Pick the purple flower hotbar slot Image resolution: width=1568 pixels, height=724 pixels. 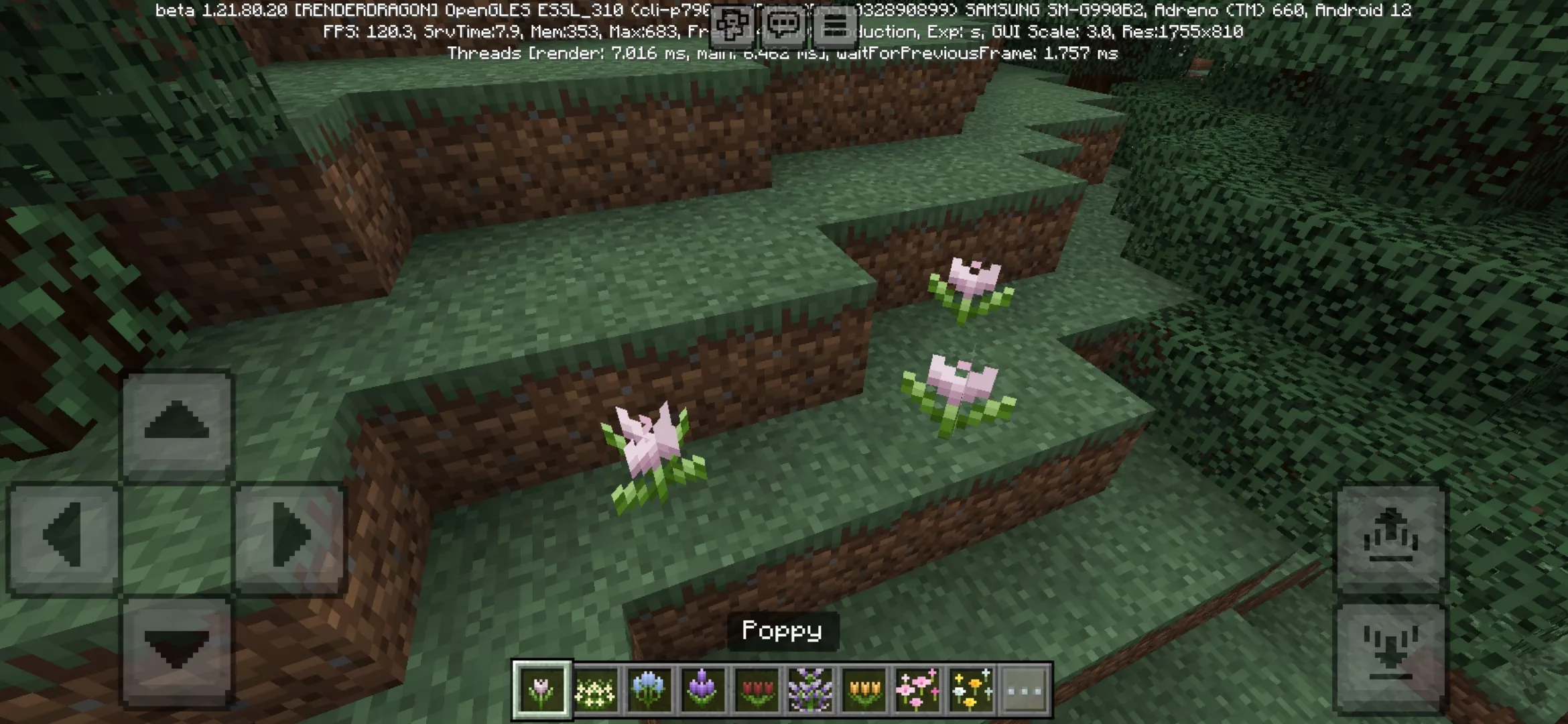[702, 690]
